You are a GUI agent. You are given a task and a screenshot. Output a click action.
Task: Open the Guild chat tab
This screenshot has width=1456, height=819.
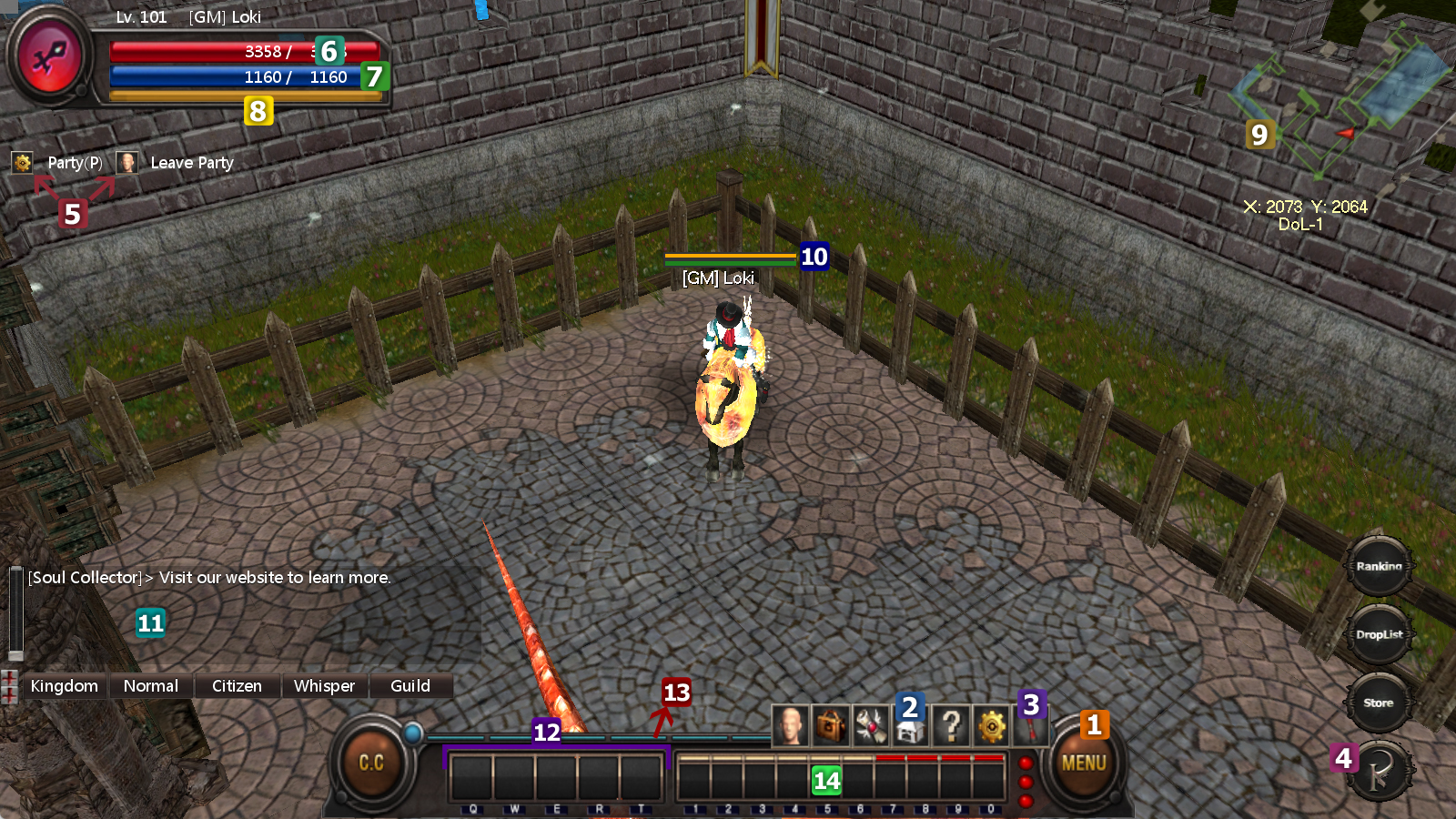[x=410, y=686]
